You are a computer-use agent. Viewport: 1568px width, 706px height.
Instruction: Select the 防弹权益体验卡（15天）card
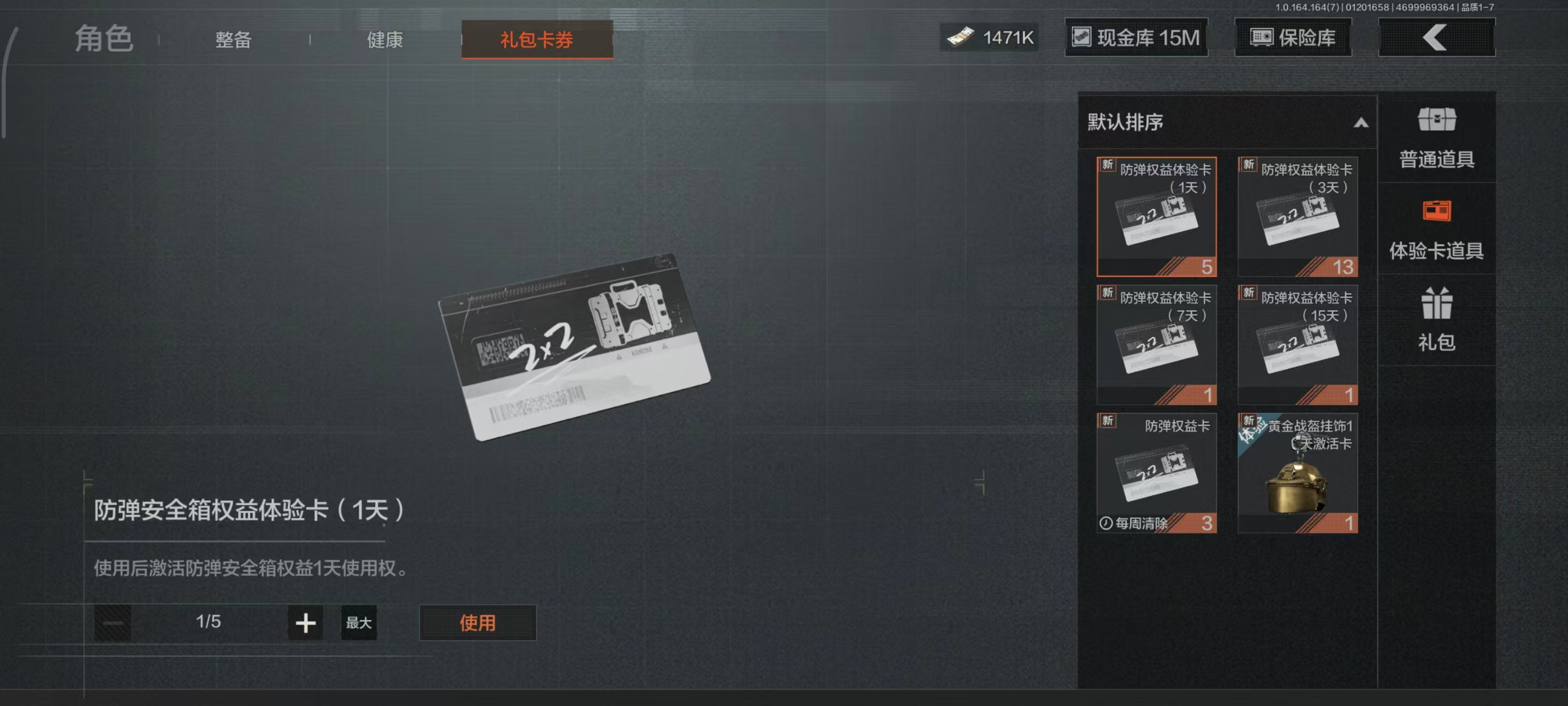(x=1298, y=344)
